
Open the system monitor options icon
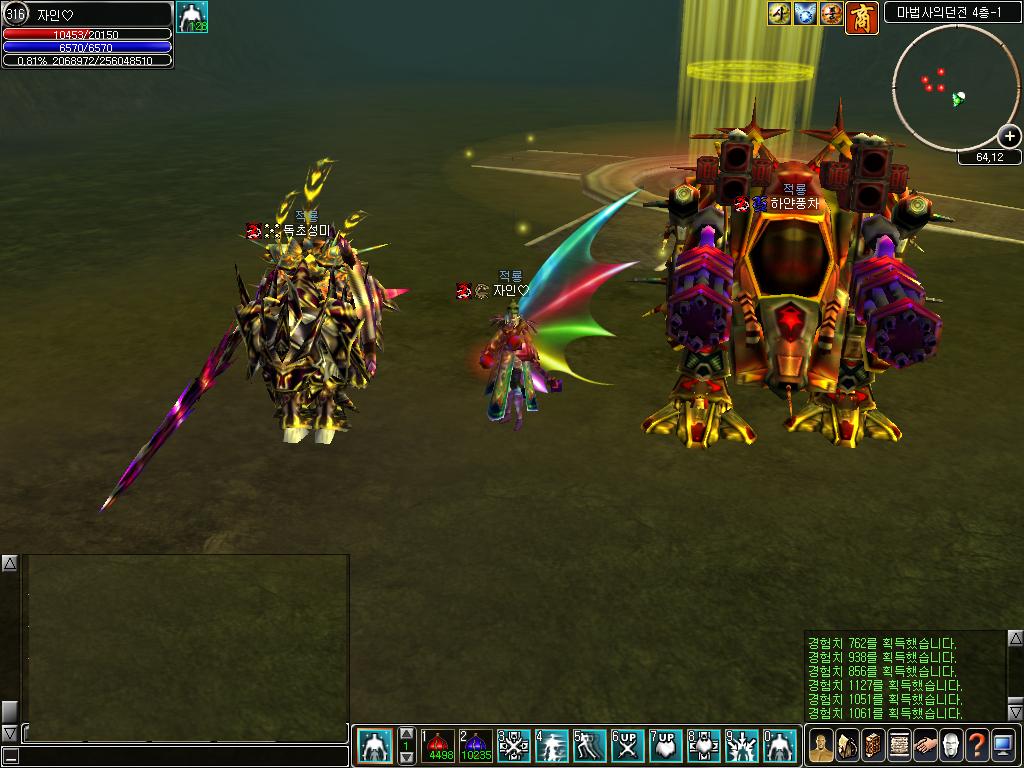pyautogui.click(x=1003, y=745)
